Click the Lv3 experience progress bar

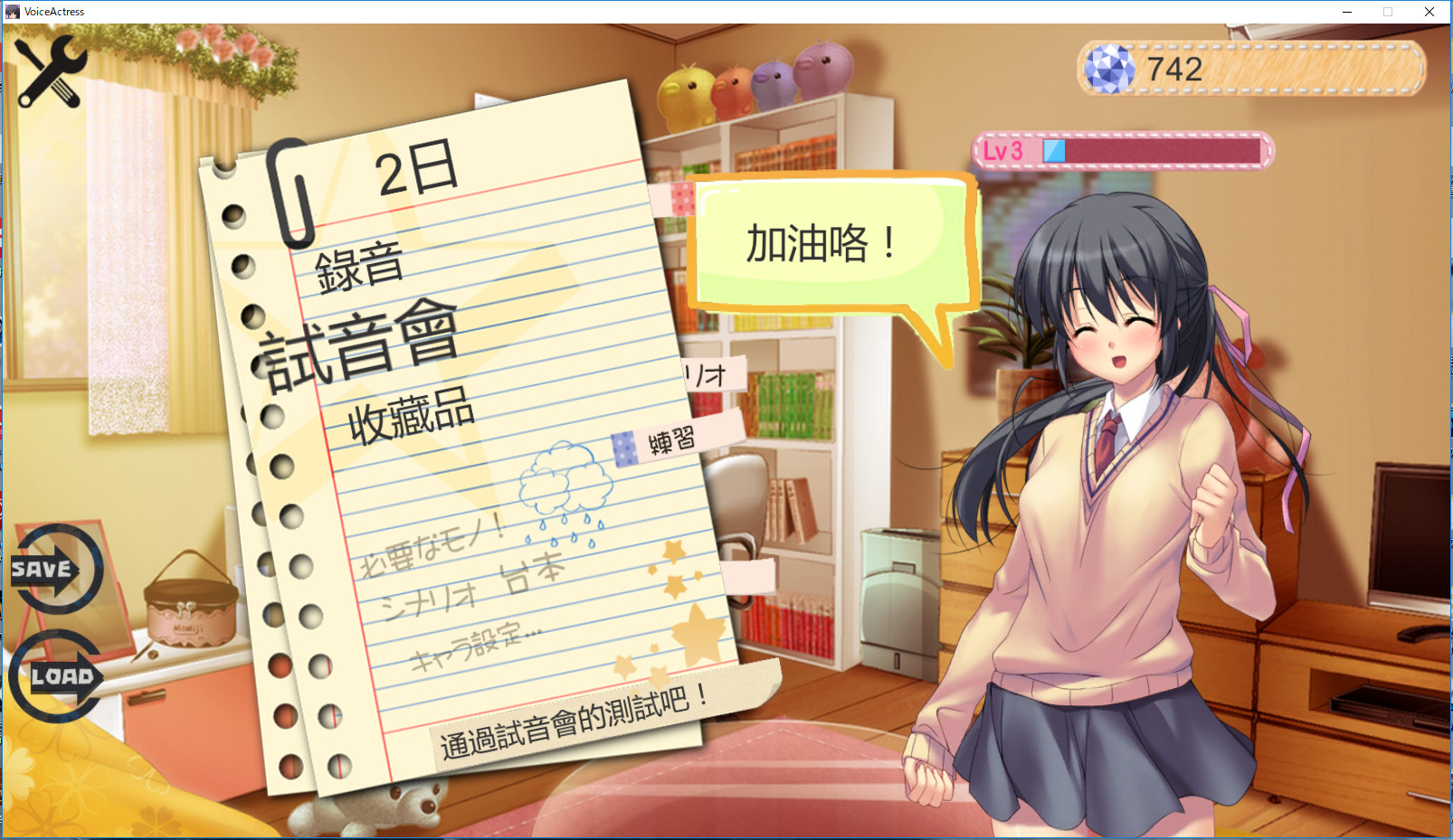pos(1122,151)
